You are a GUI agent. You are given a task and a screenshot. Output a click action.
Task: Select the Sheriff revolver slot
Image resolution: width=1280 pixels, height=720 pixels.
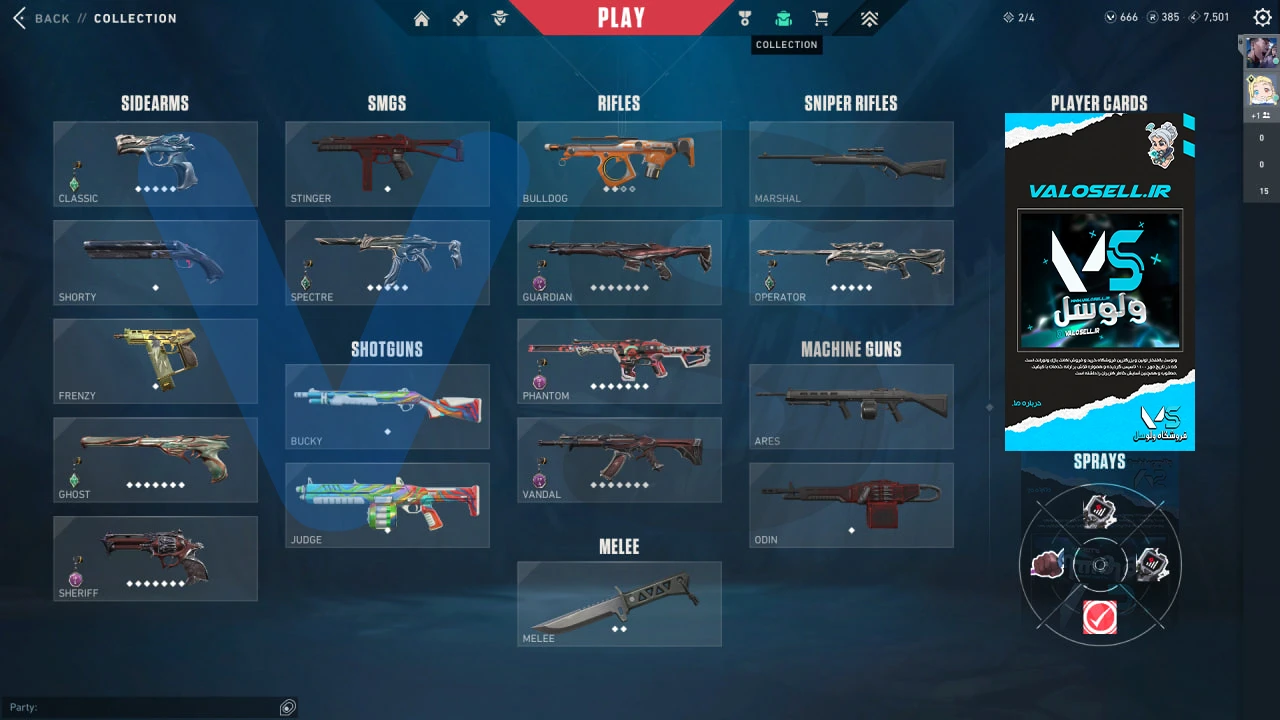[155, 558]
